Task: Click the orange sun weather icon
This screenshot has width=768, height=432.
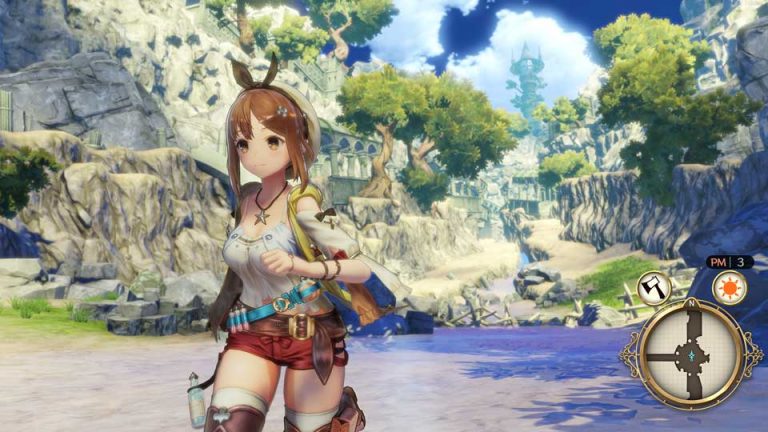Action: 729,288
